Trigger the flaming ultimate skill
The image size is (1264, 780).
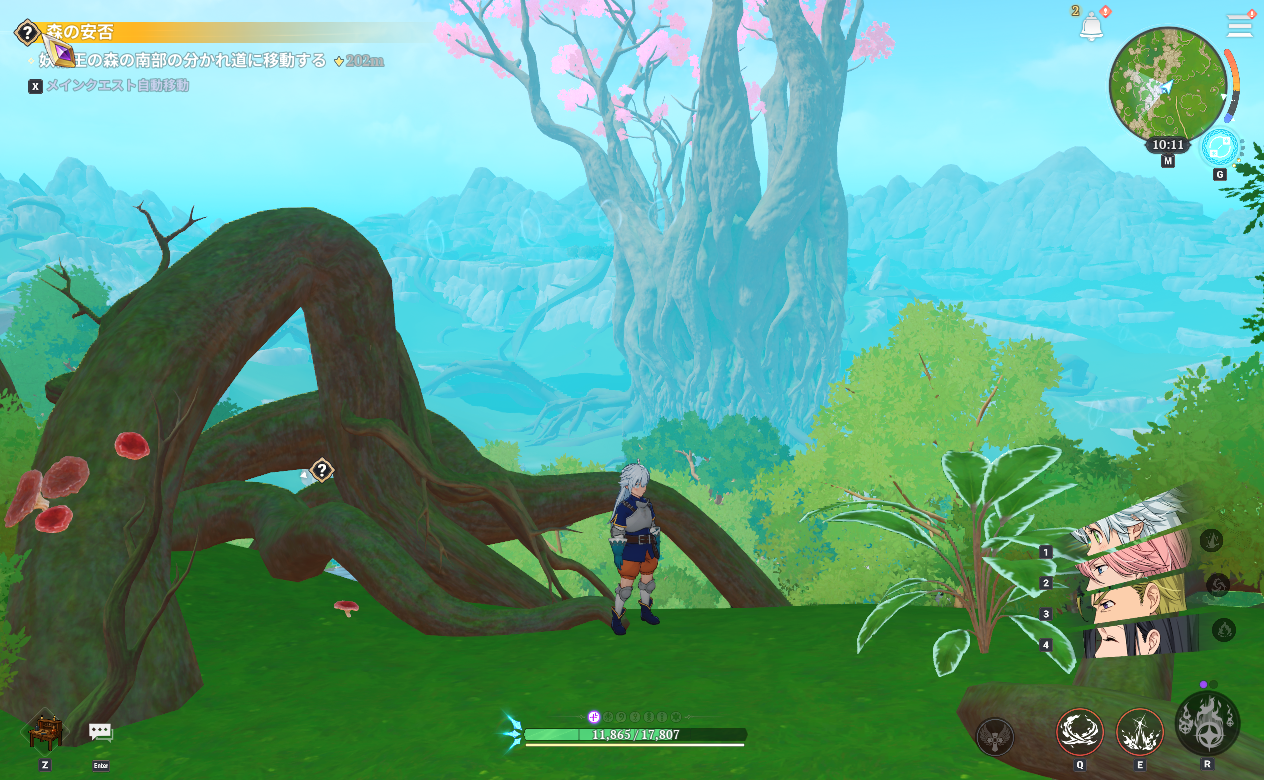(x=1207, y=723)
